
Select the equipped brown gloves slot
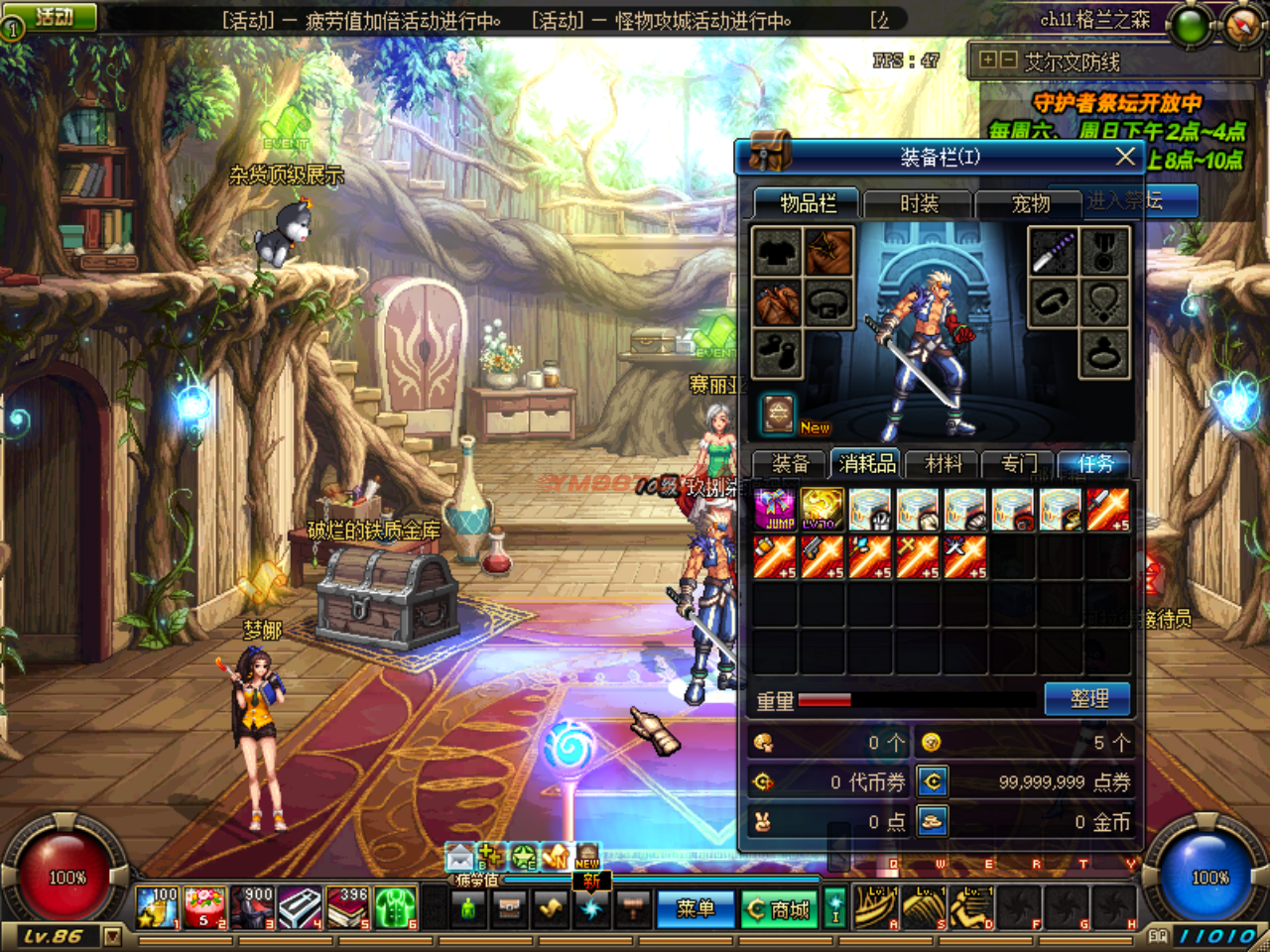point(778,302)
